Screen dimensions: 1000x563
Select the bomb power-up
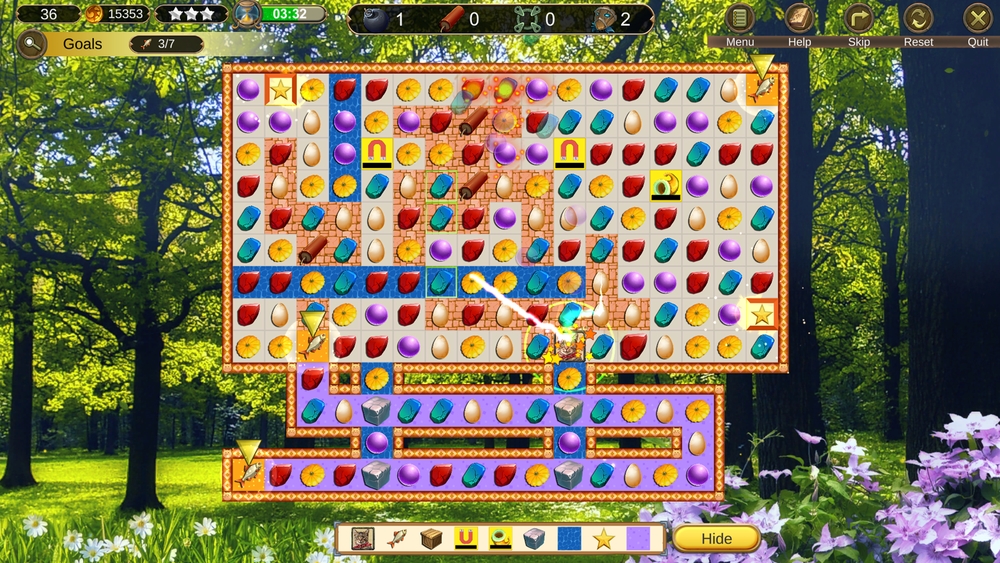375,19
